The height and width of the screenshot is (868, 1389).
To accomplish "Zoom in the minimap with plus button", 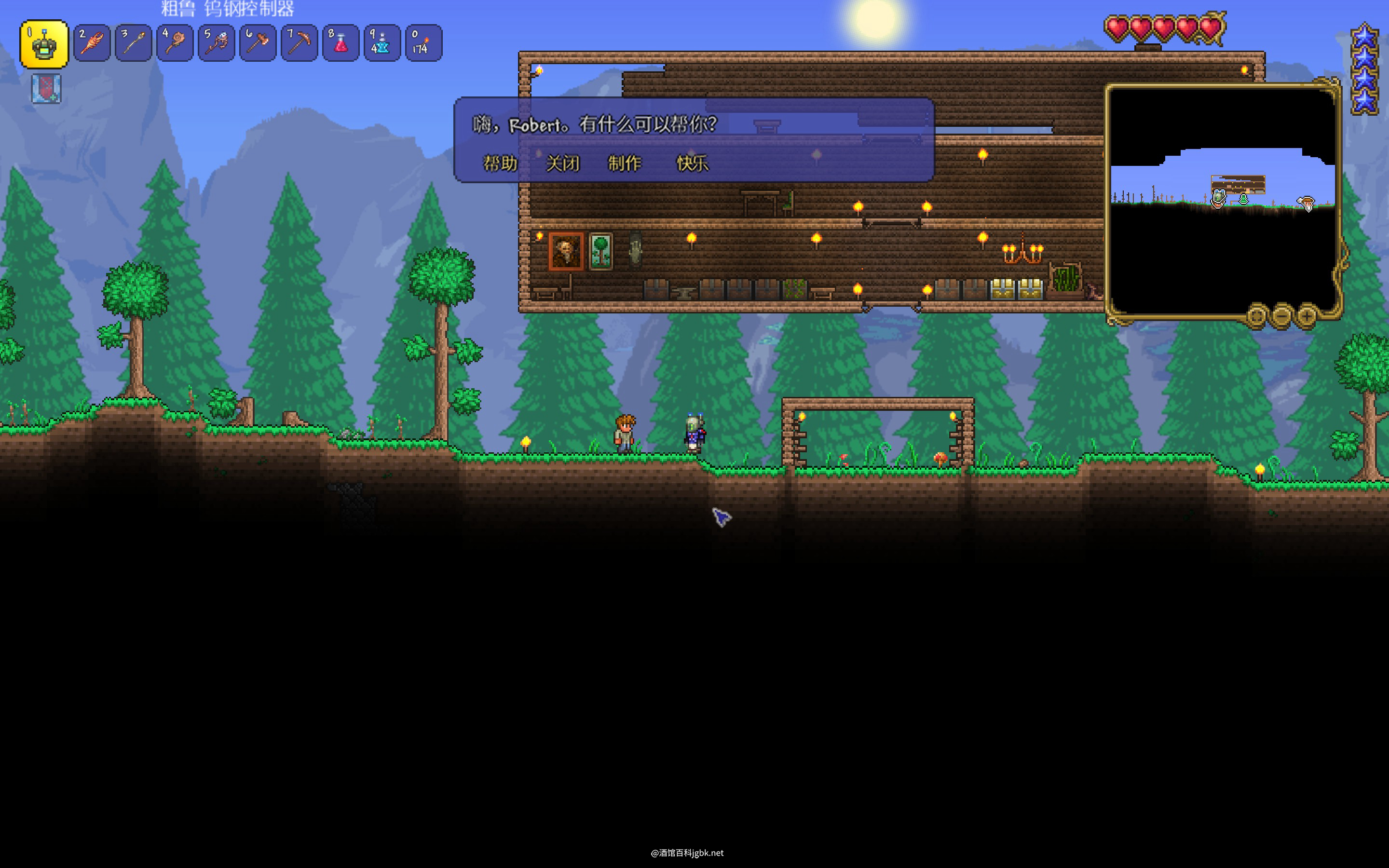I will [x=1307, y=315].
